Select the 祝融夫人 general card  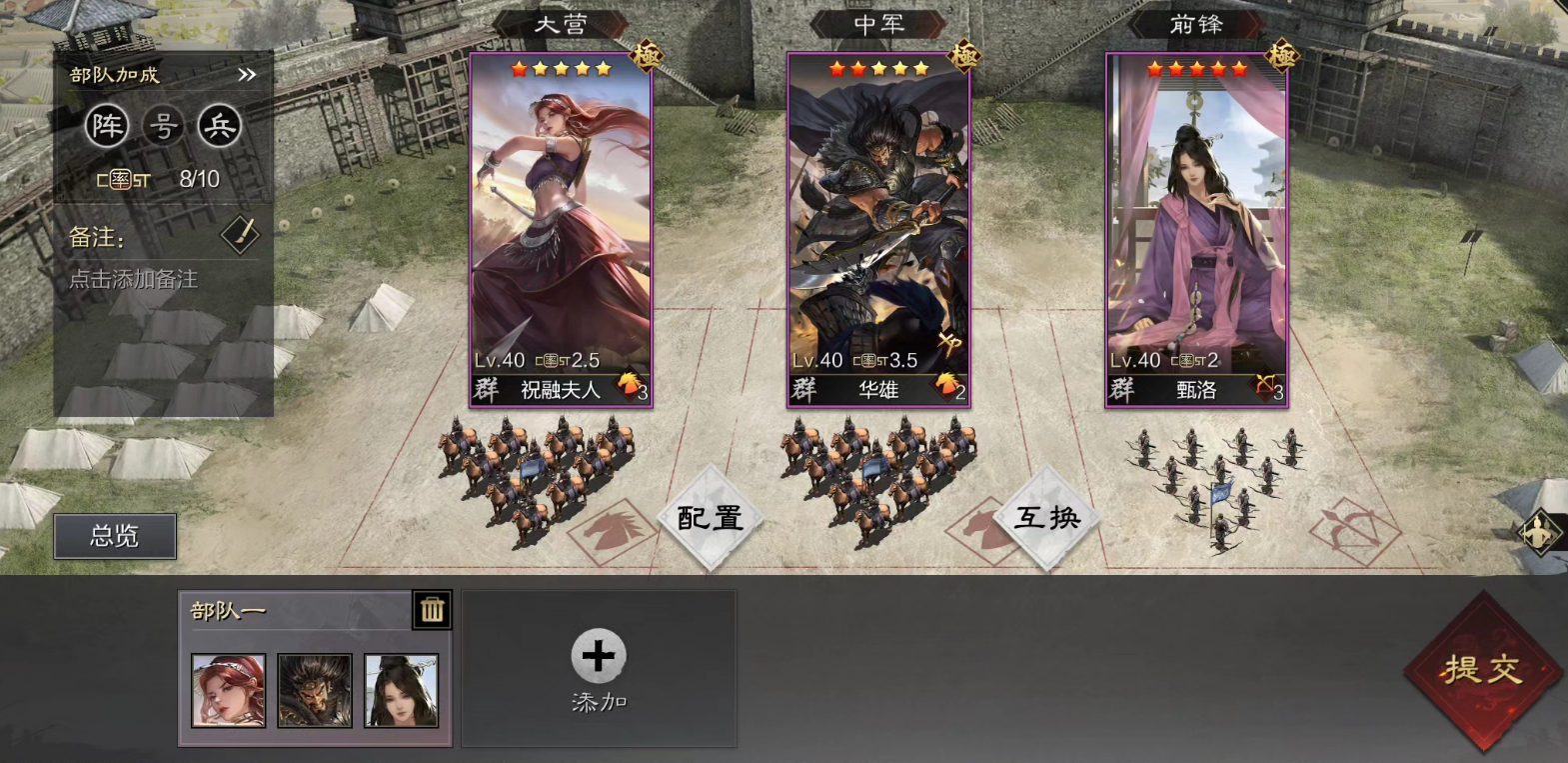click(561, 230)
